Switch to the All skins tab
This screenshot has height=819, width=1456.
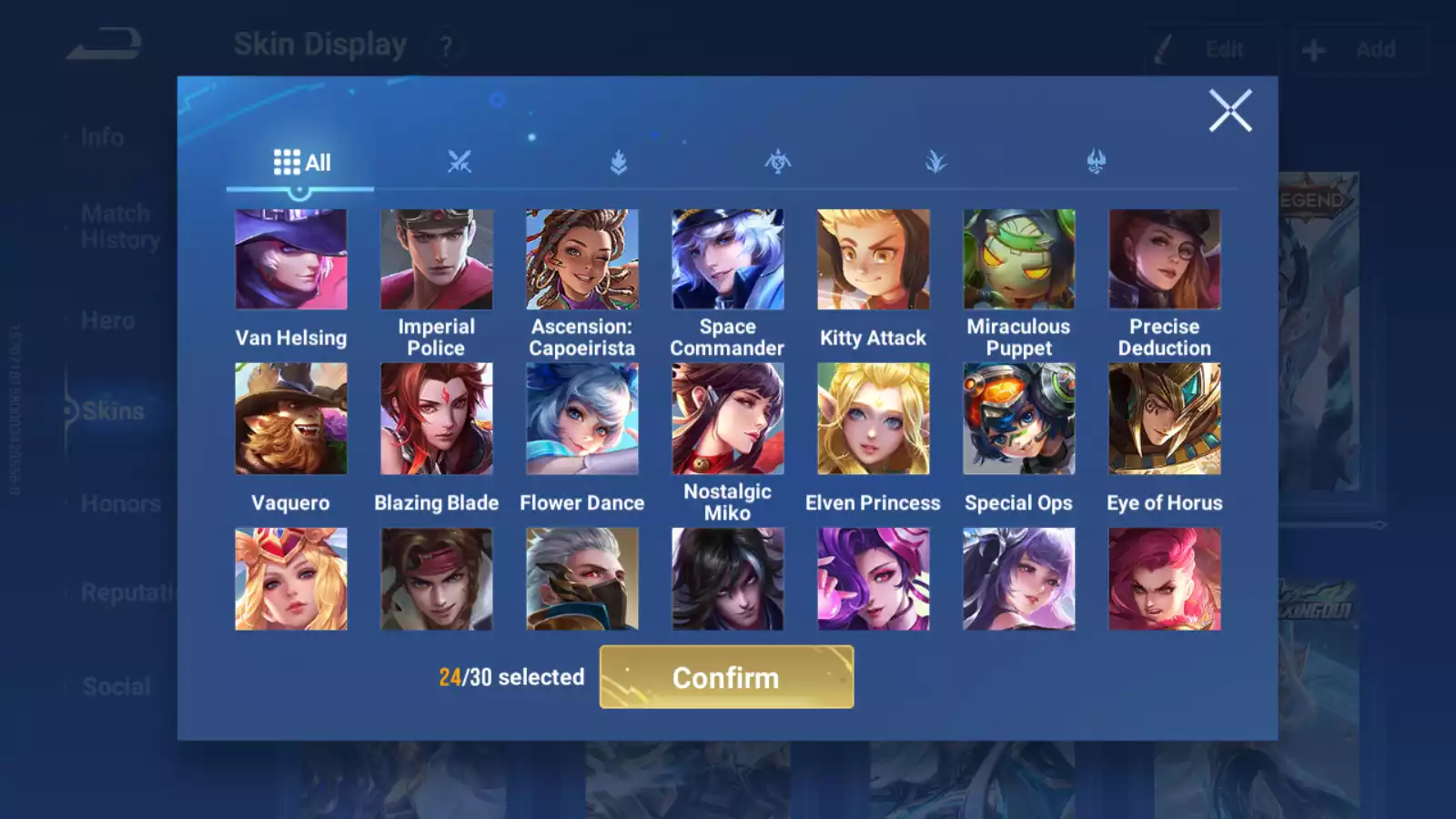coord(301,163)
